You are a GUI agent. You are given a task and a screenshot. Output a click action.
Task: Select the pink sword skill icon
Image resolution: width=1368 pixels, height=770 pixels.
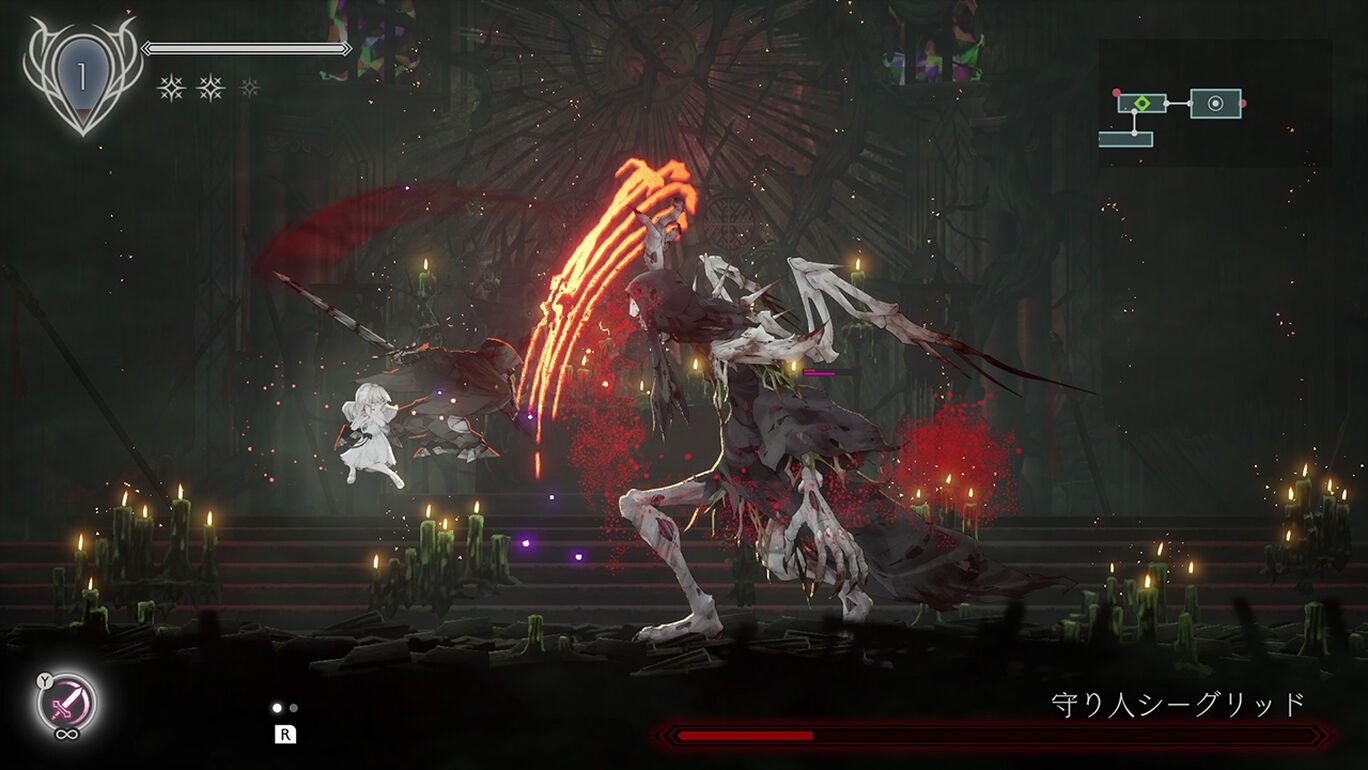tap(68, 702)
